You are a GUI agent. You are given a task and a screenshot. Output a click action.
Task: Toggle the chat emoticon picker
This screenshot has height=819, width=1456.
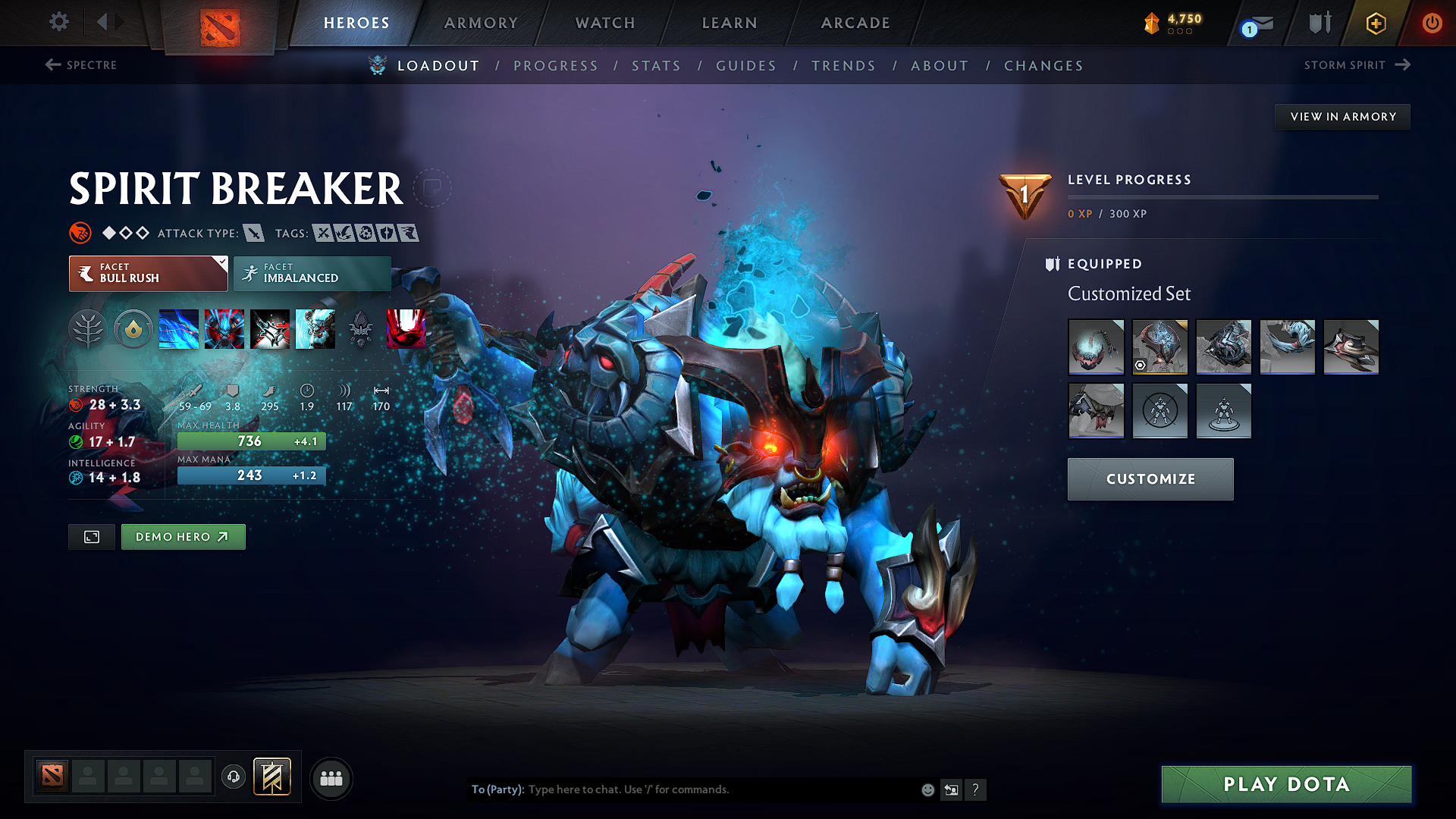pyautogui.click(x=927, y=789)
